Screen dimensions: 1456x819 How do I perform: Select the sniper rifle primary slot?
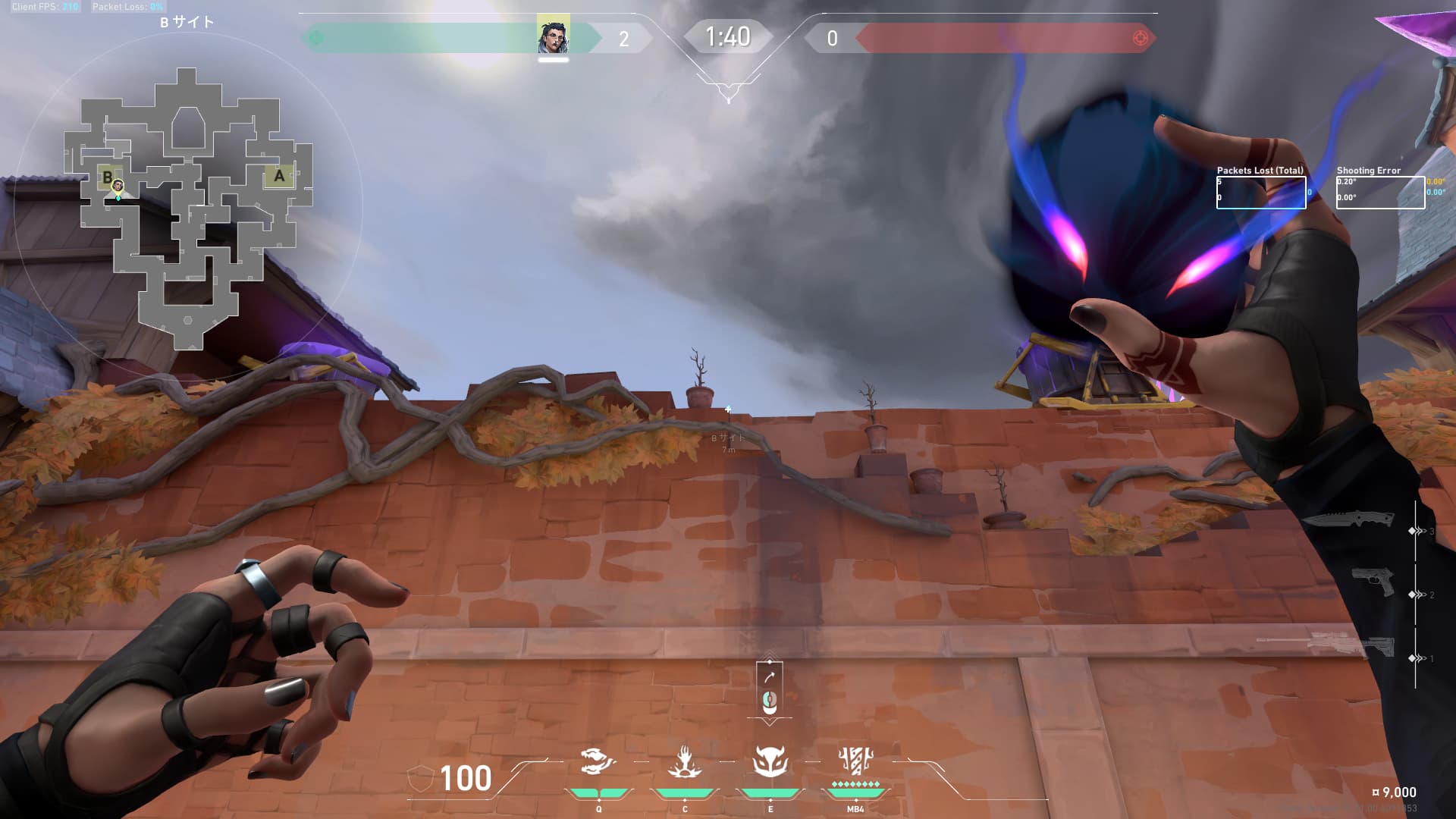point(1326,645)
